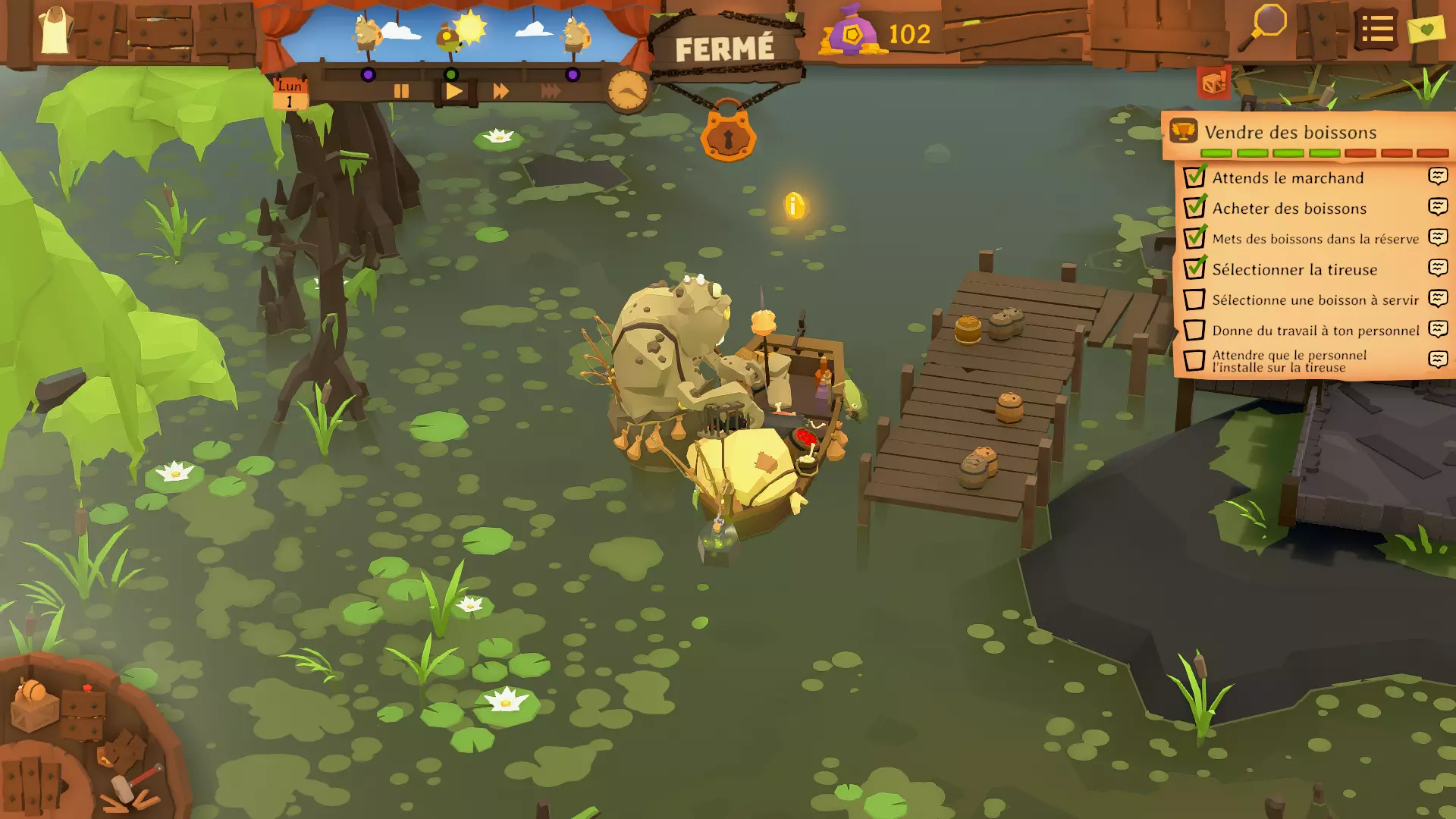Click the wall clock icon
Screen dimensions: 1456x819
pyautogui.click(x=628, y=91)
